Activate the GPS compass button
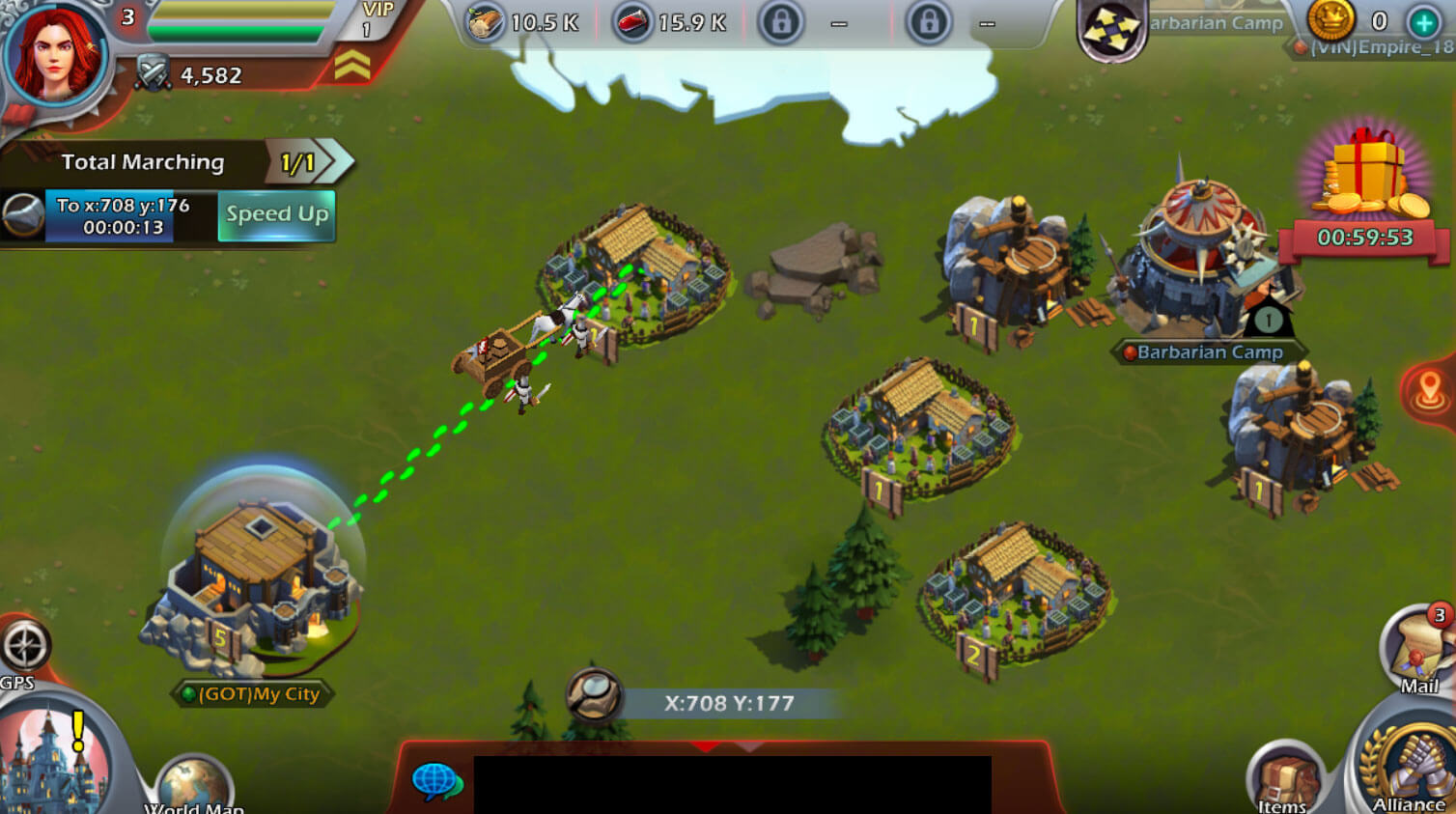The width and height of the screenshot is (1456, 814). click(25, 647)
